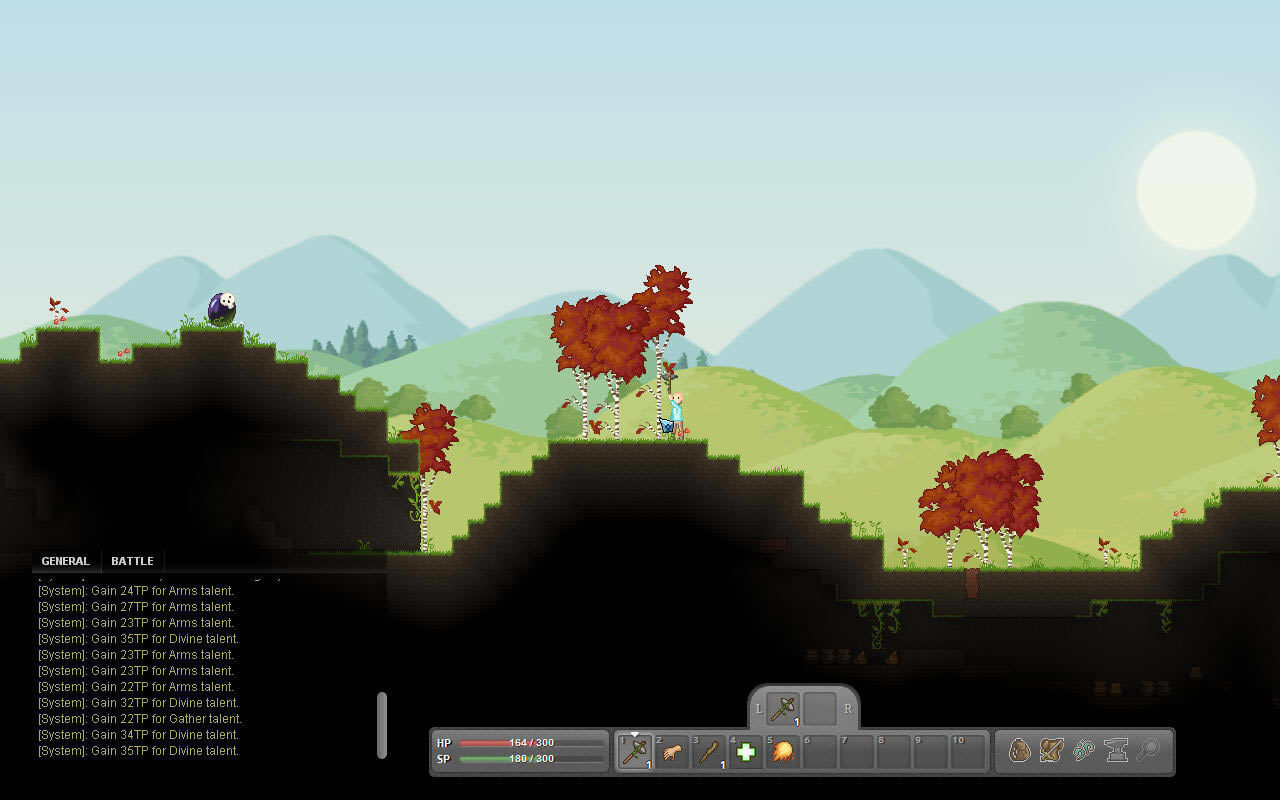Choose the bare hand in slot 2
Viewport: 1280px width, 800px height.
click(672, 751)
